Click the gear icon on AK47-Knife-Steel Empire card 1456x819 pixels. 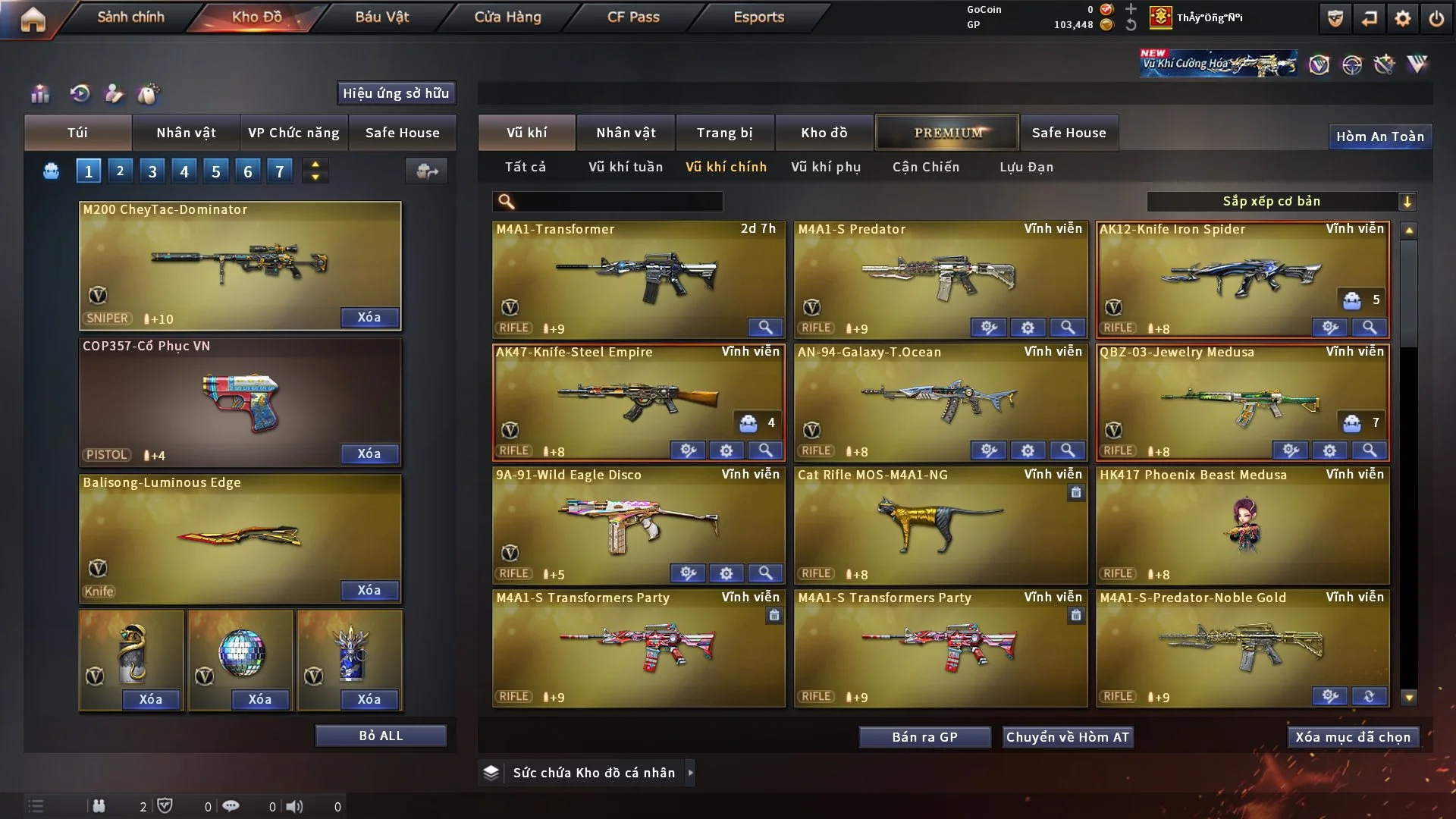726,450
